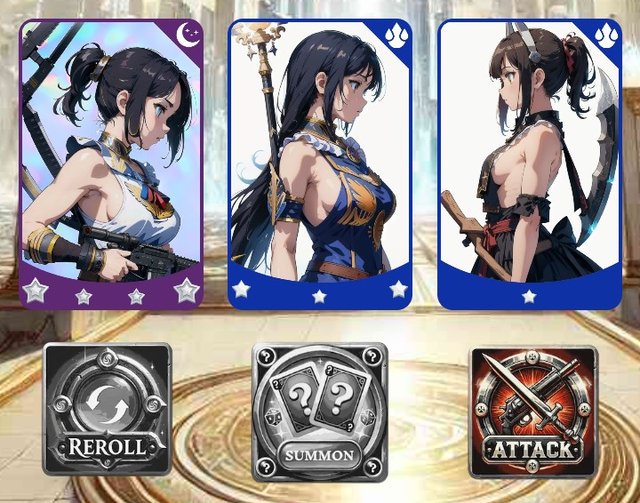Choose the blue card with staff wielder
This screenshot has width=640, height=503.
click(x=320, y=163)
